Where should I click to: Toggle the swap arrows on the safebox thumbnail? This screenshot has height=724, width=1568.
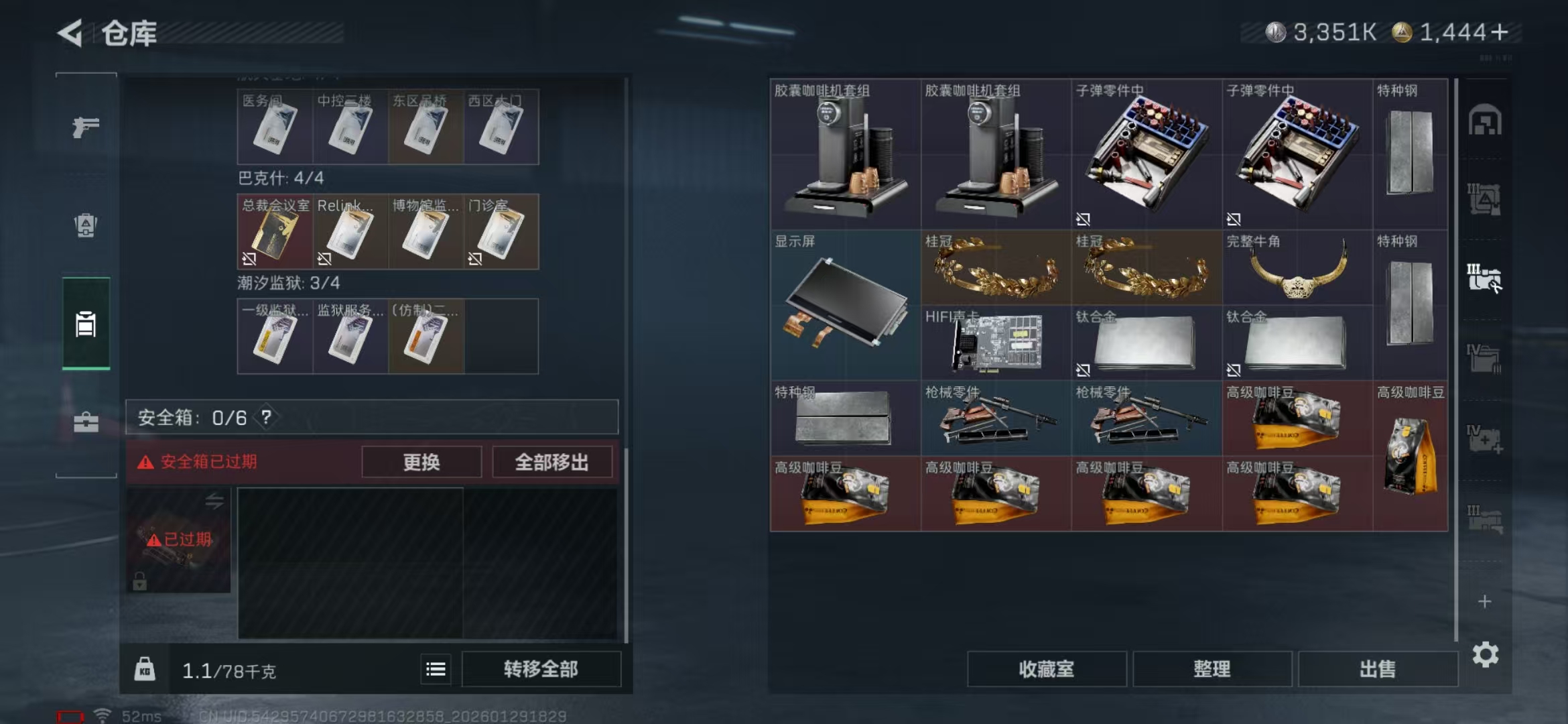pos(215,501)
